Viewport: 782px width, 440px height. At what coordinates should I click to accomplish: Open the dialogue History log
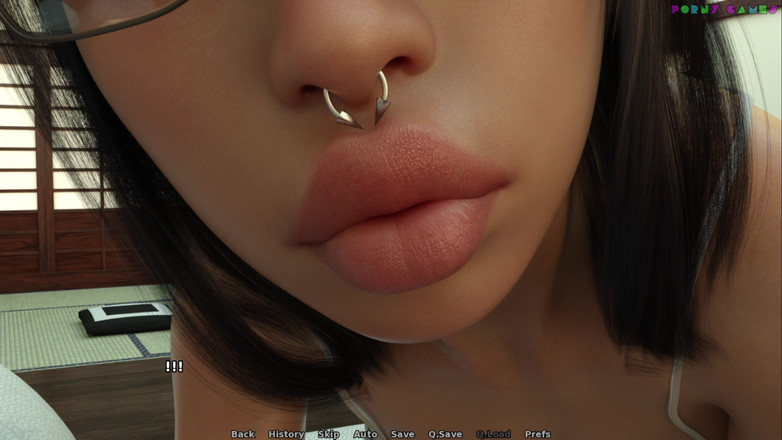click(286, 434)
